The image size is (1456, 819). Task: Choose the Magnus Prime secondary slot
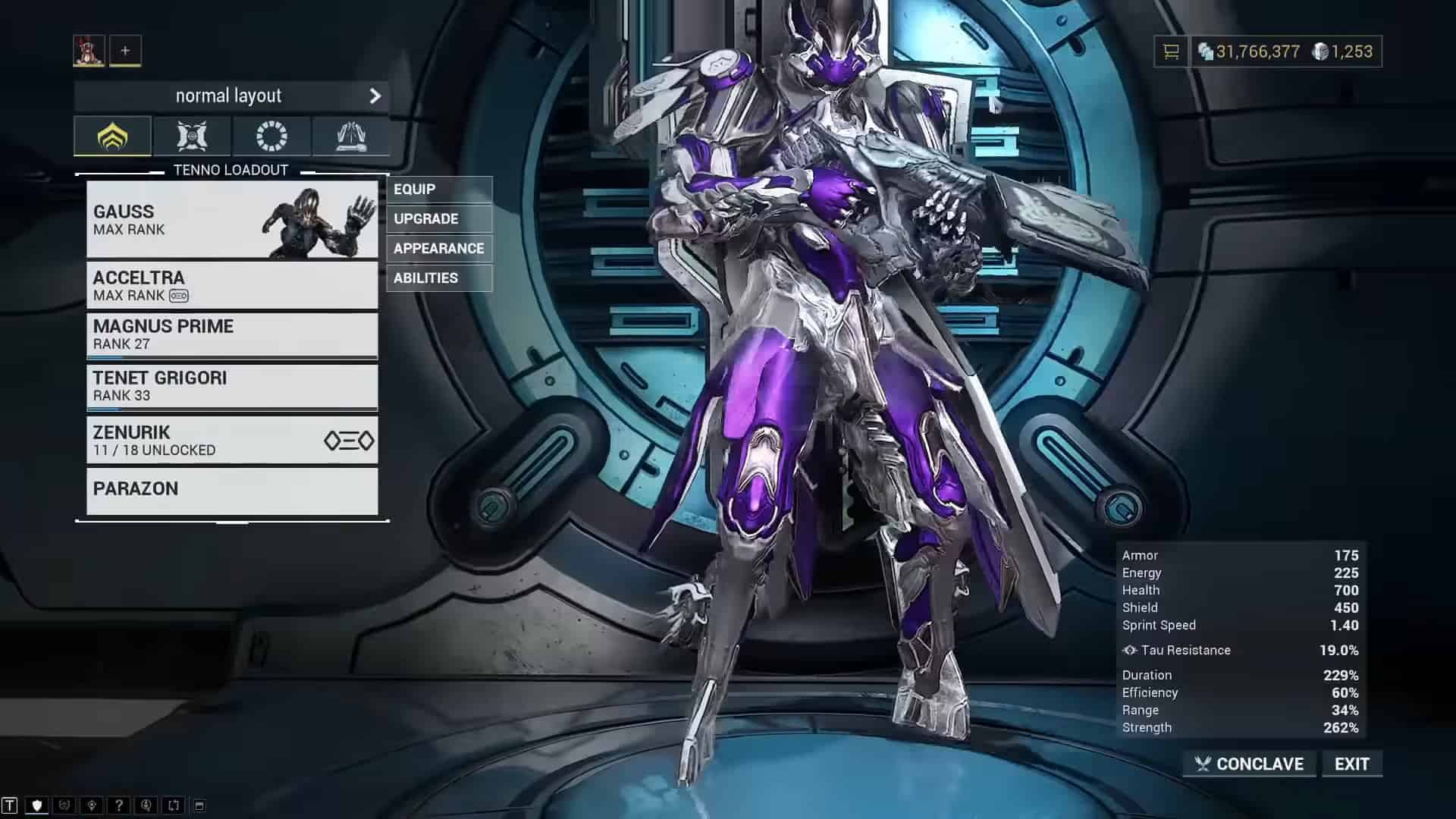pyautogui.click(x=231, y=334)
